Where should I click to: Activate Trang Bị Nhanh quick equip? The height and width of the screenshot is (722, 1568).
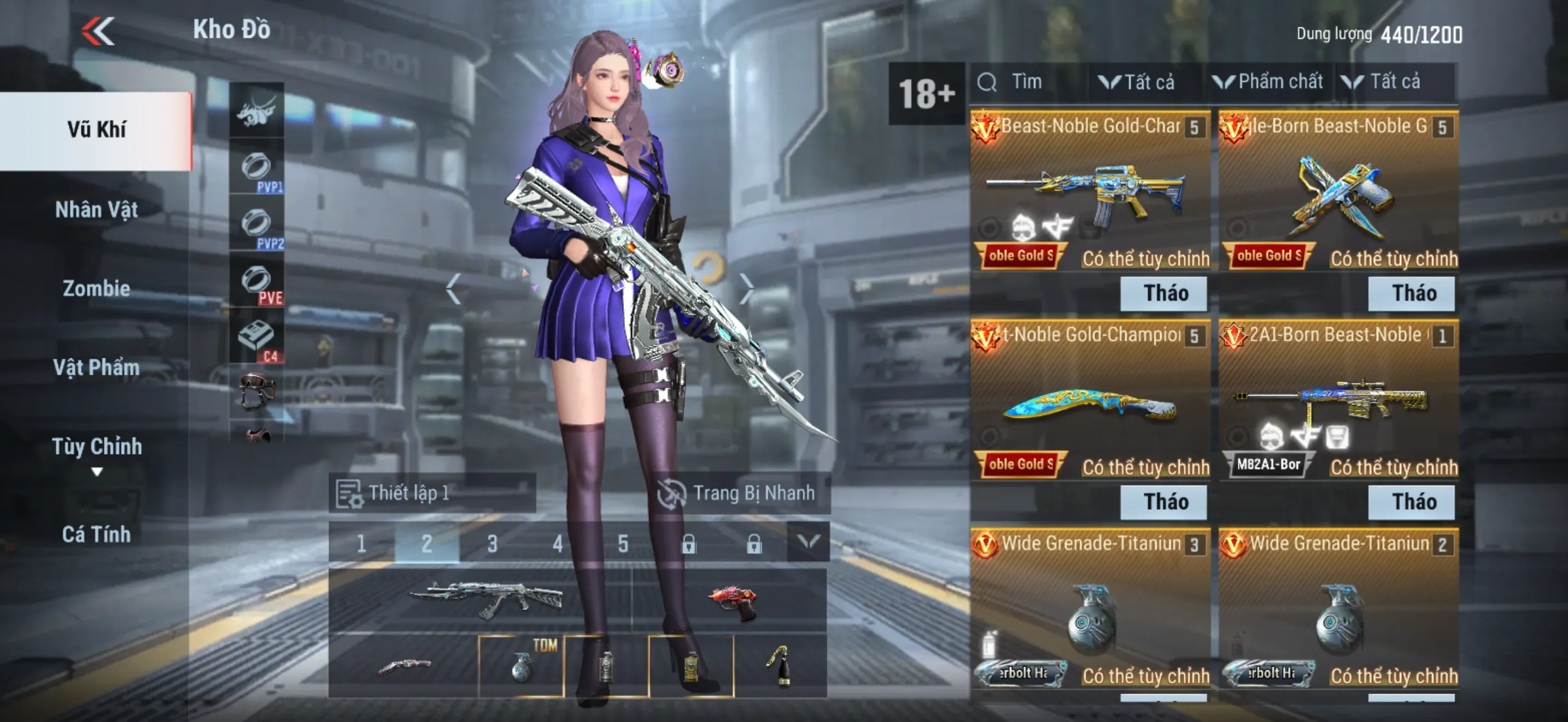(738, 493)
